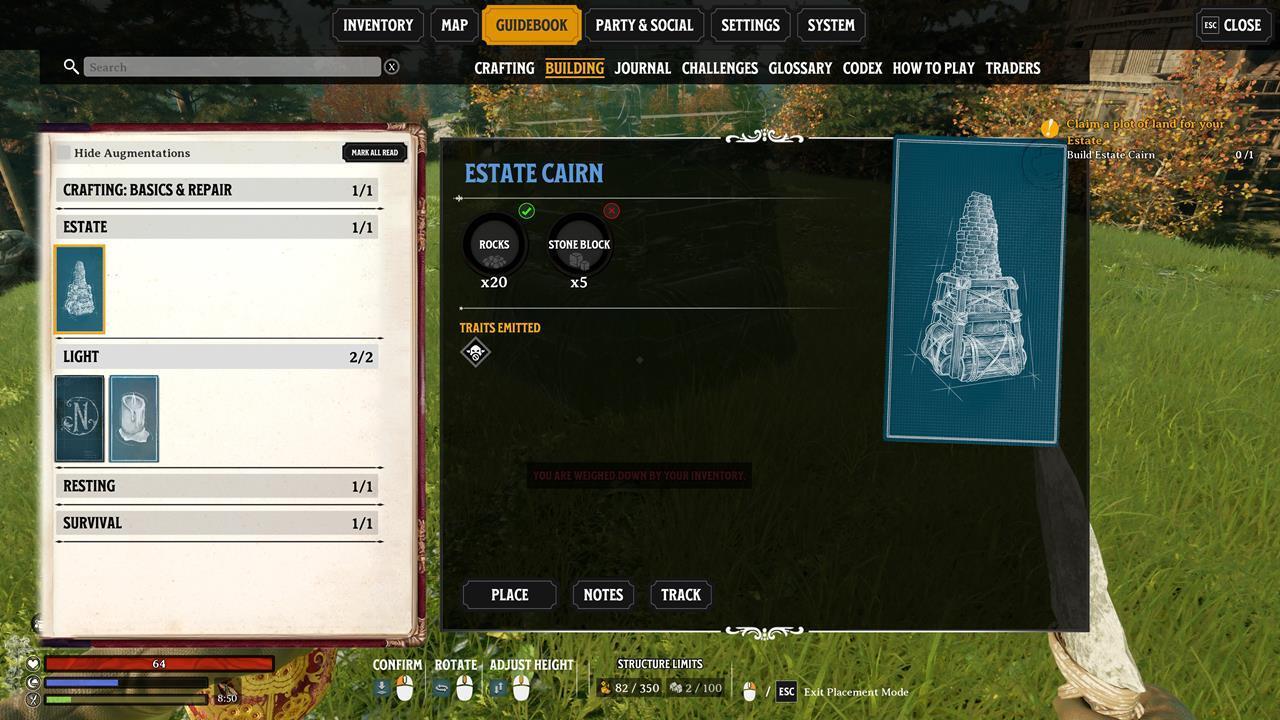1280x720 pixels.
Task: Collapse the Light category
Action: (217, 356)
